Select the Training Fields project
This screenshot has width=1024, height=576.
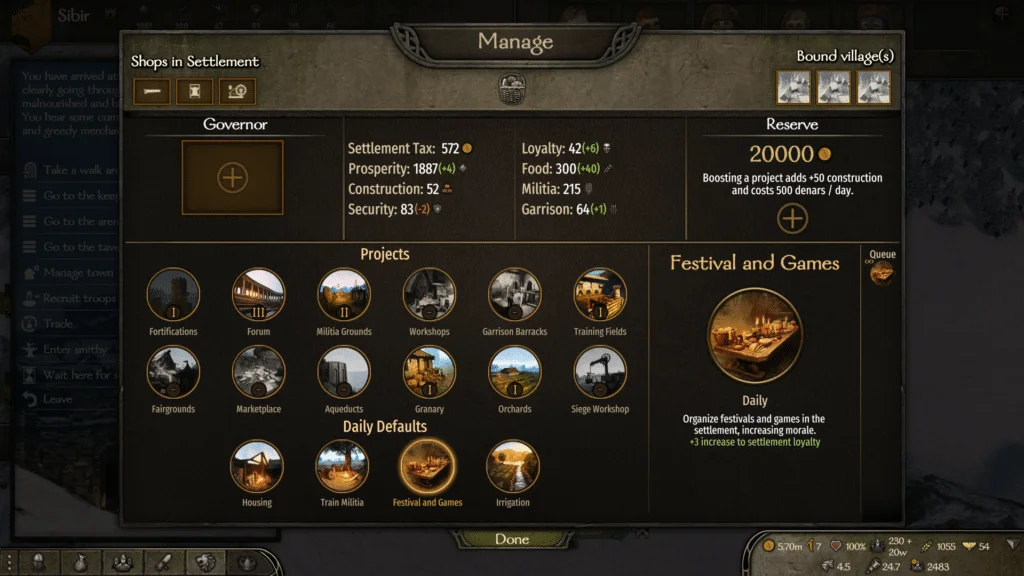coord(600,295)
